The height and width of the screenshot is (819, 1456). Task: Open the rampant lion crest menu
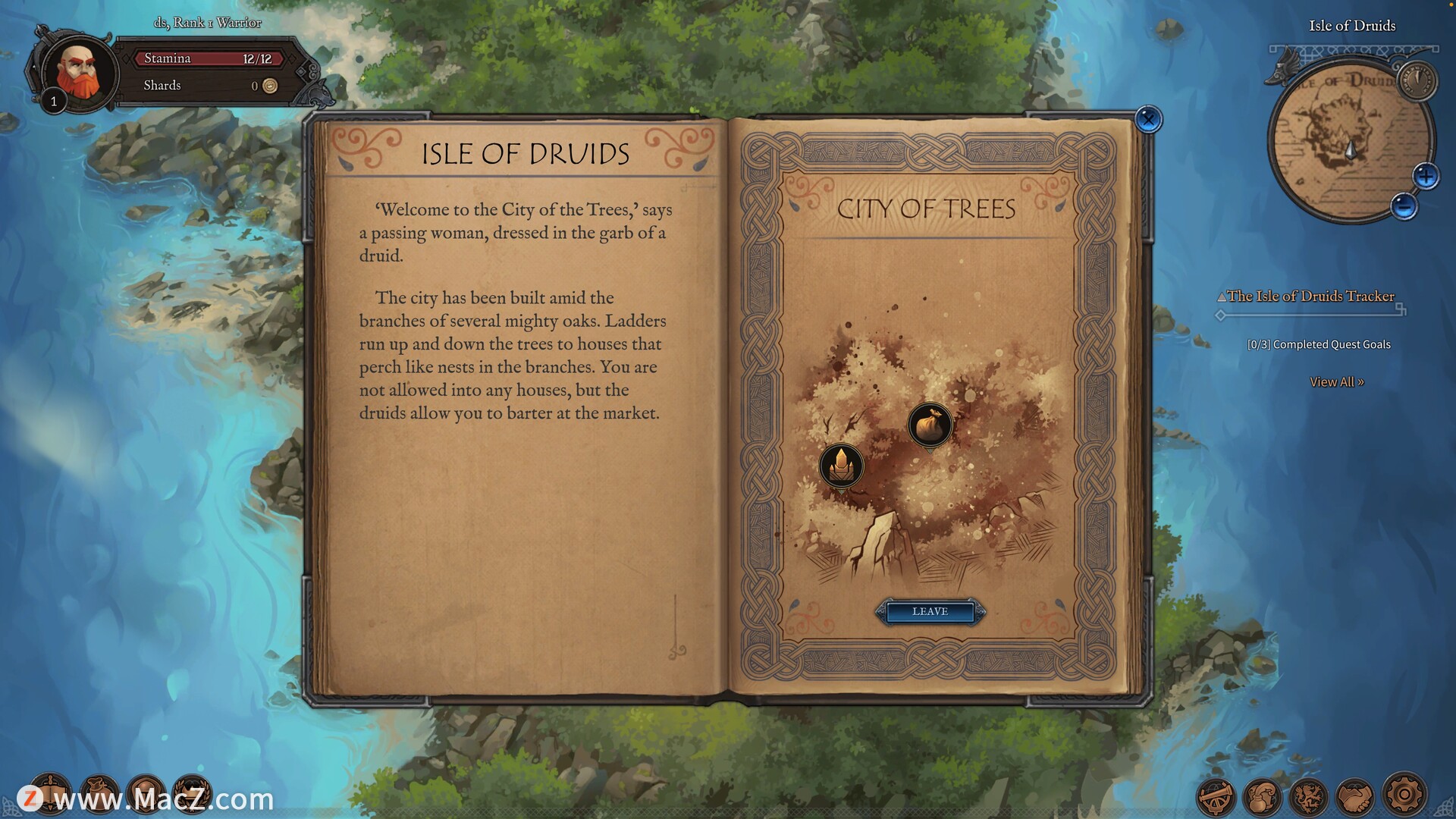tap(1309, 796)
